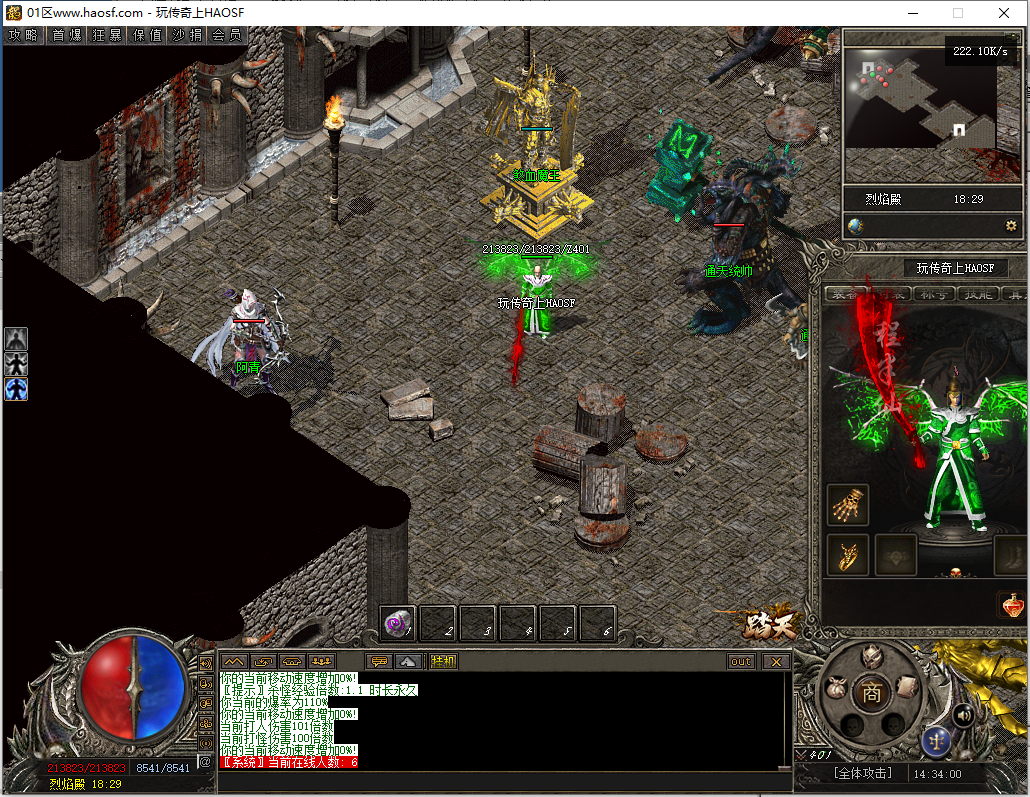
Task: Open the helmet character icon
Action: coord(871,655)
